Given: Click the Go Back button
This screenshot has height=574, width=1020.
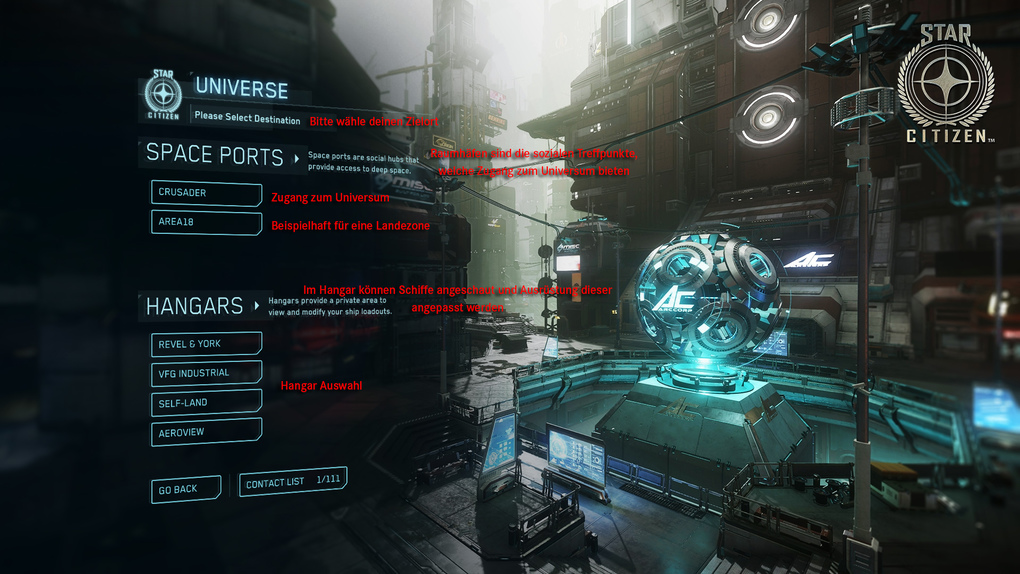Looking at the screenshot, I should [x=185, y=489].
